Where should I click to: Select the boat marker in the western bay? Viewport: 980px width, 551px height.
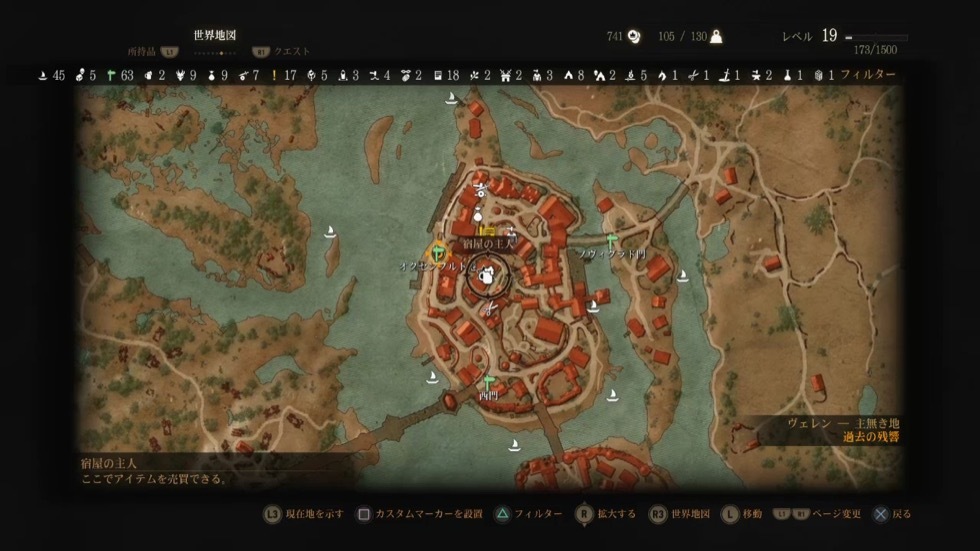click(x=330, y=231)
